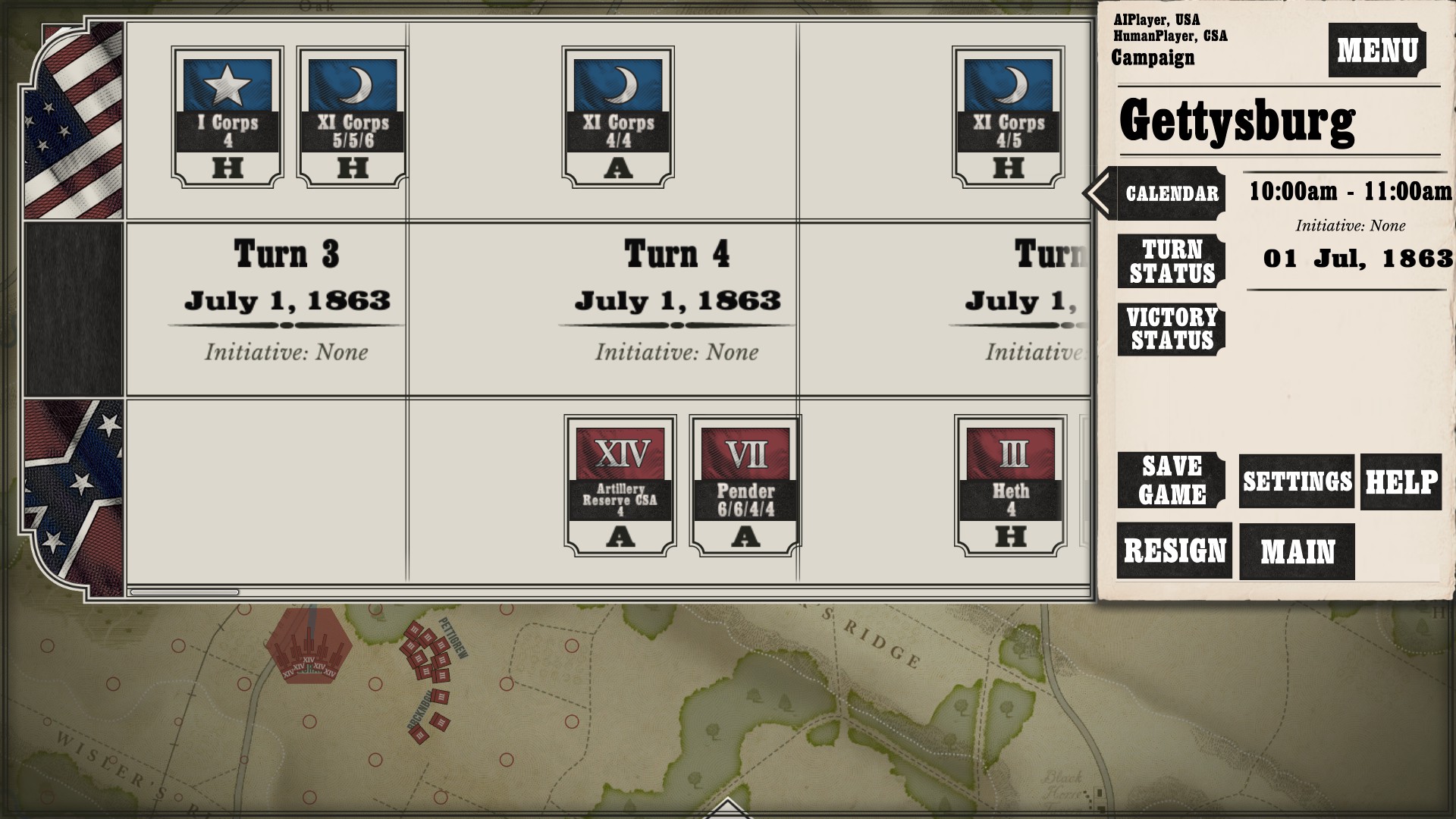Expand the bottom panel arrow
1456x819 pixels.
tap(726, 808)
